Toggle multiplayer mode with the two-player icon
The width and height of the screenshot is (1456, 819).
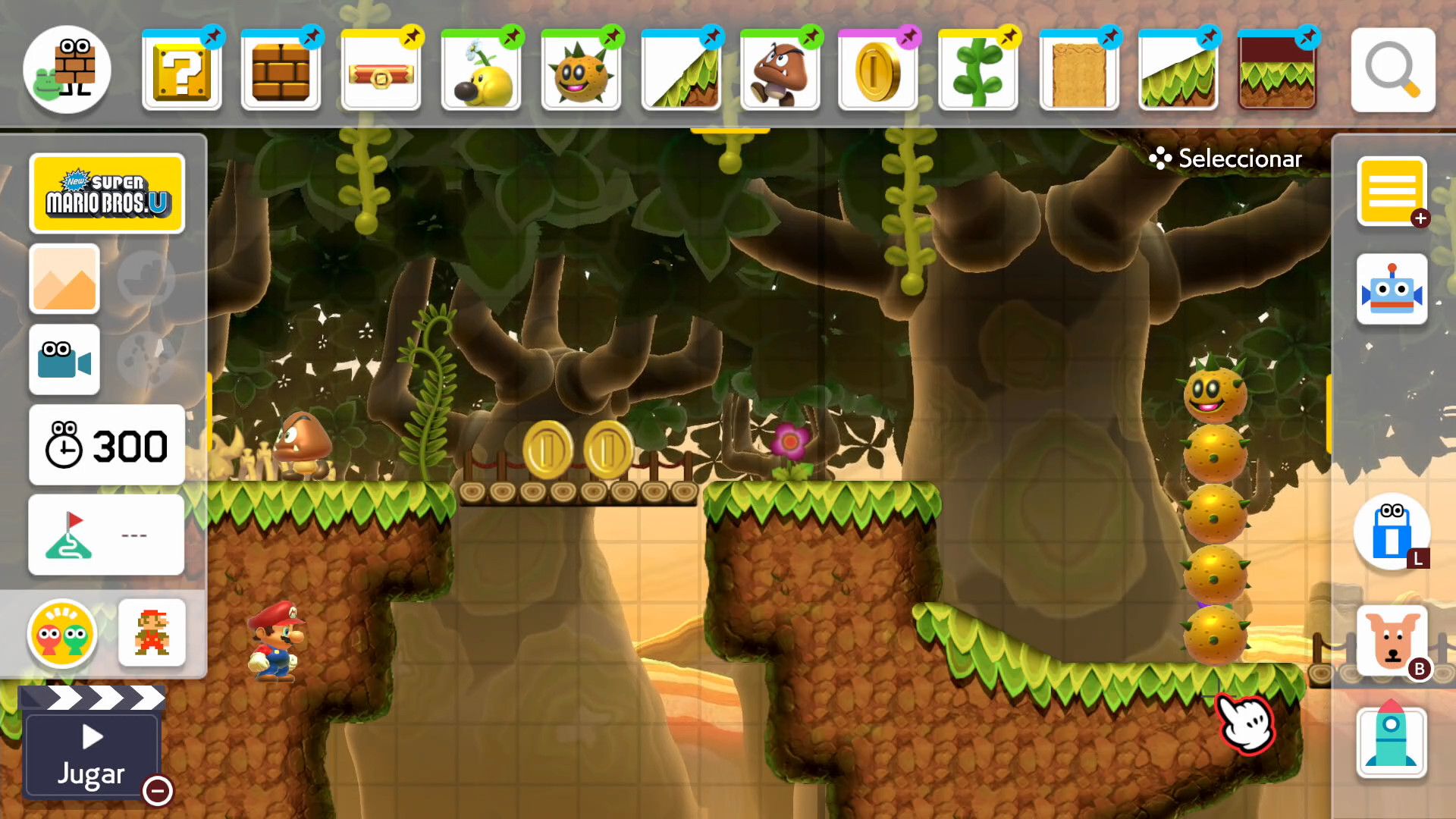[x=62, y=635]
